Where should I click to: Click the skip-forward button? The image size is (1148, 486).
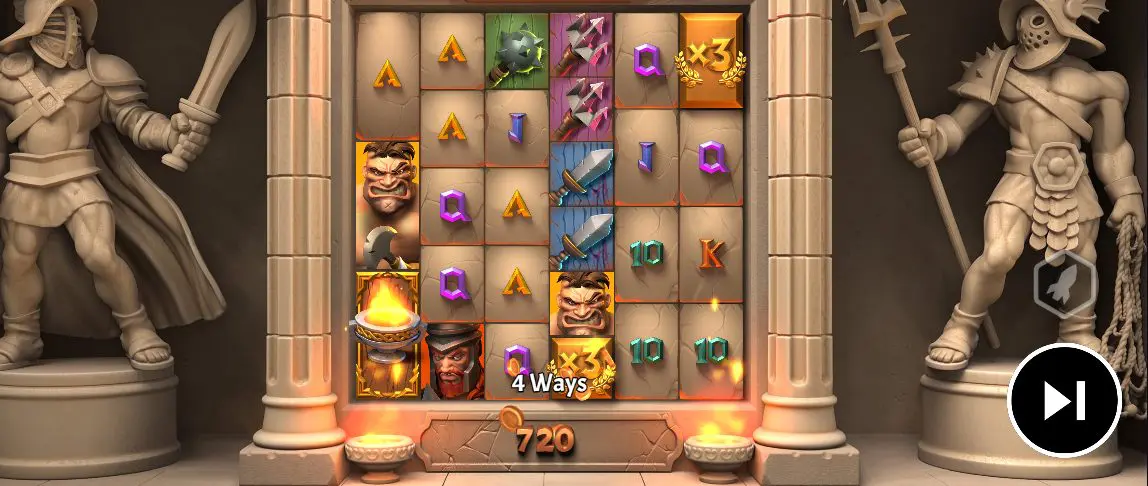(1064, 400)
